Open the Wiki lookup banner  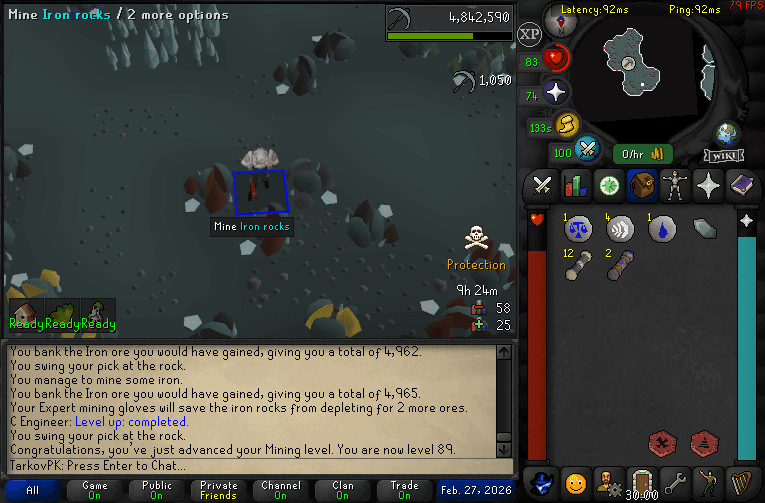(x=723, y=155)
